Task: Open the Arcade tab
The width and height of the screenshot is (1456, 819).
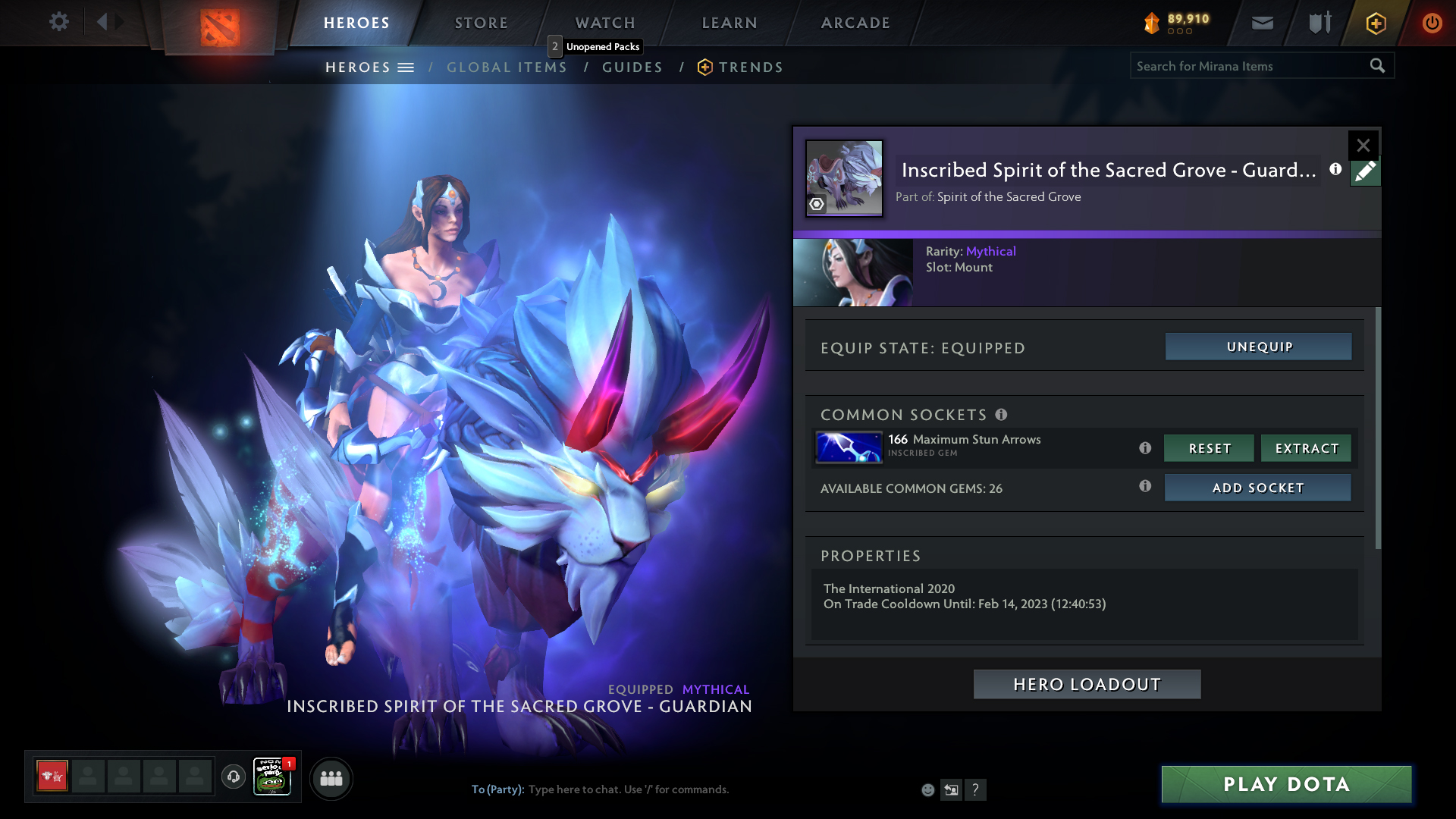Action: (855, 23)
